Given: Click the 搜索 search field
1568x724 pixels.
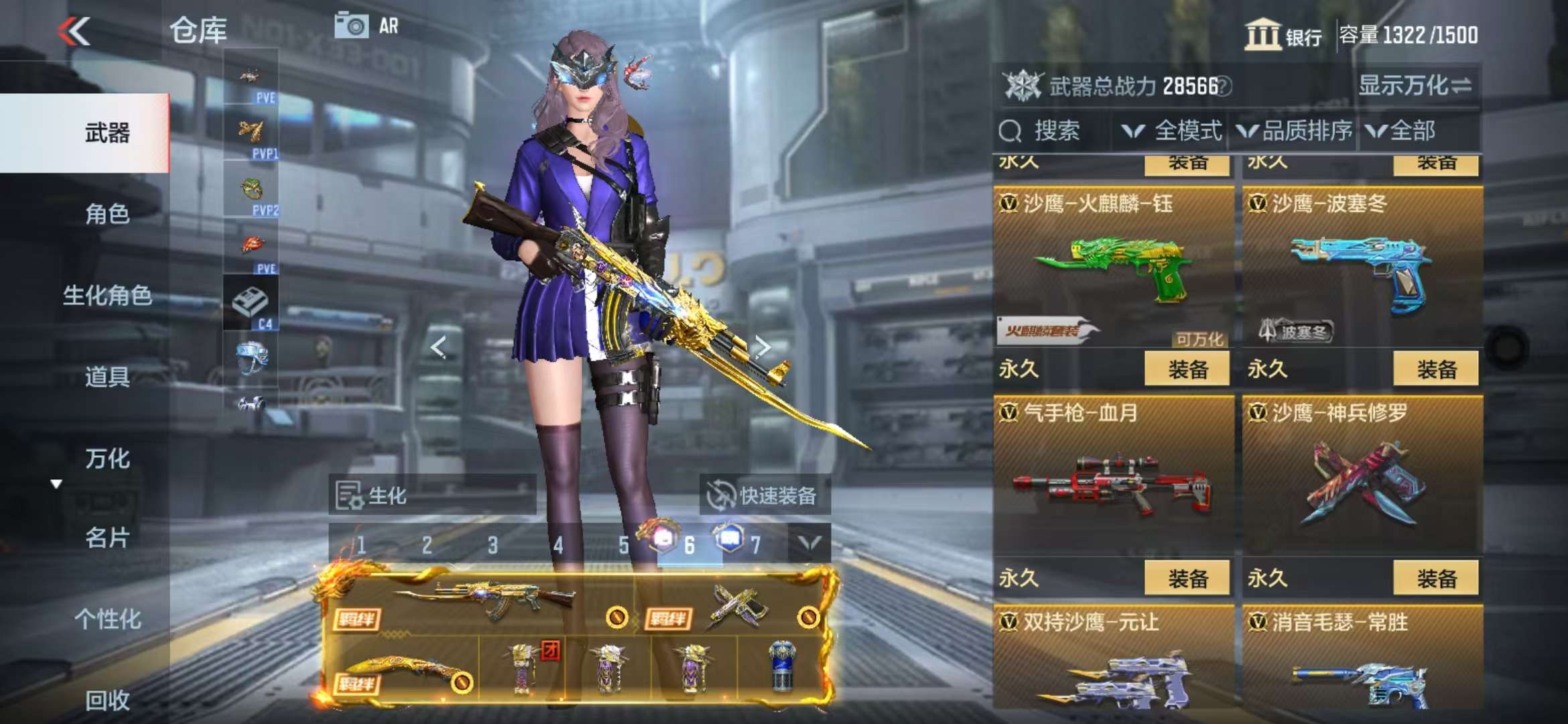Looking at the screenshot, I should click(x=1055, y=131).
